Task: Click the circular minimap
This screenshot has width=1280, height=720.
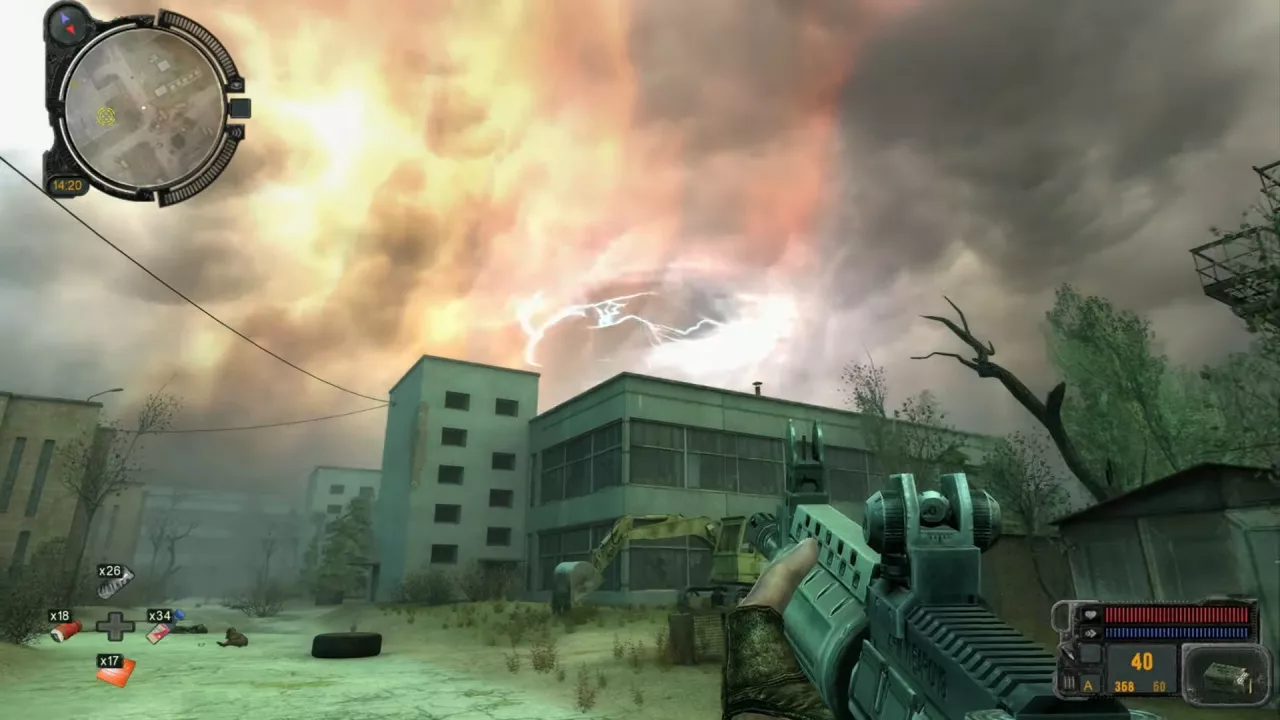Action: pos(144,105)
